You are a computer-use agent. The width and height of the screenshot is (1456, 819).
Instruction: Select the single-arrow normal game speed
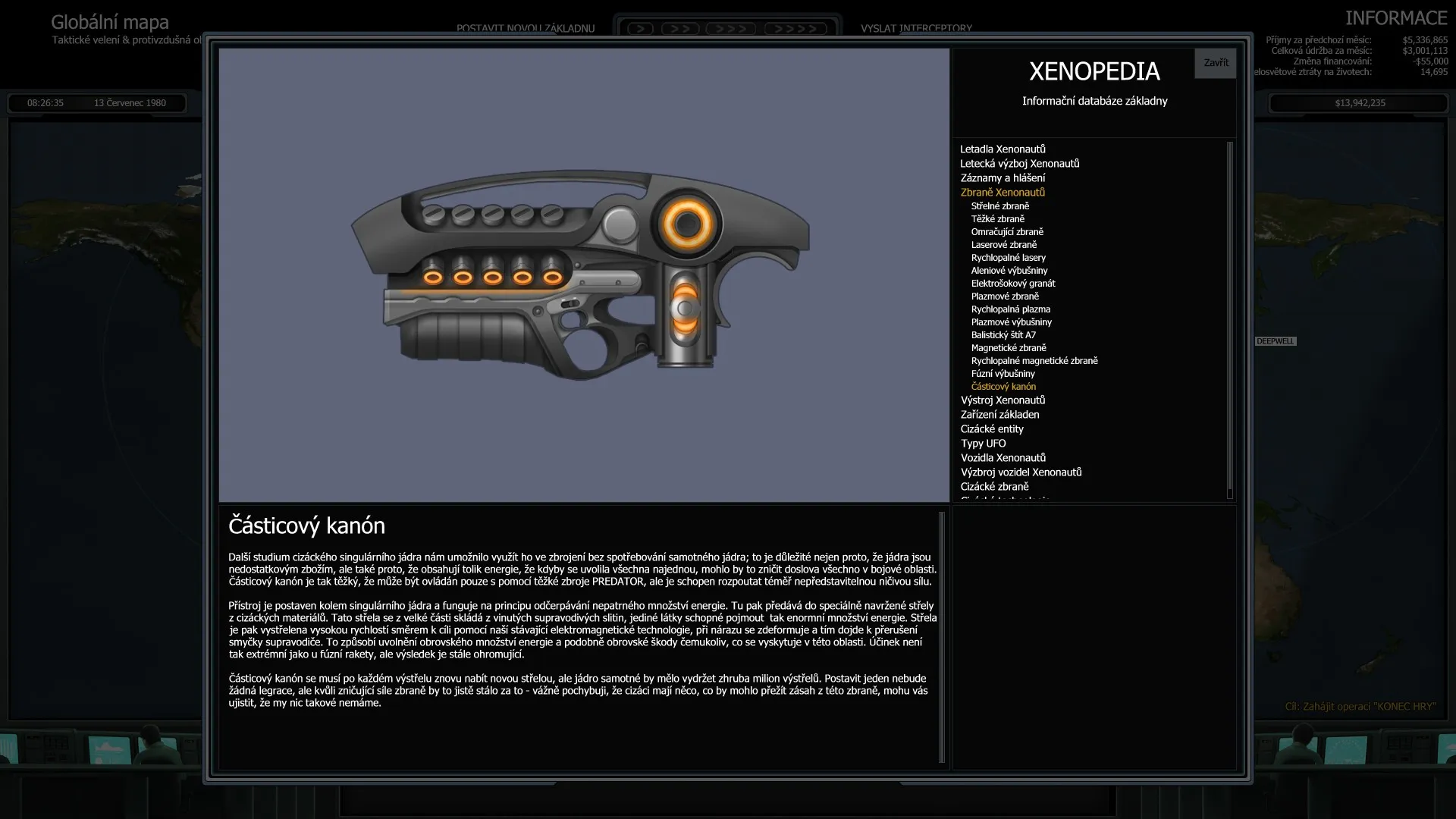[x=639, y=28]
